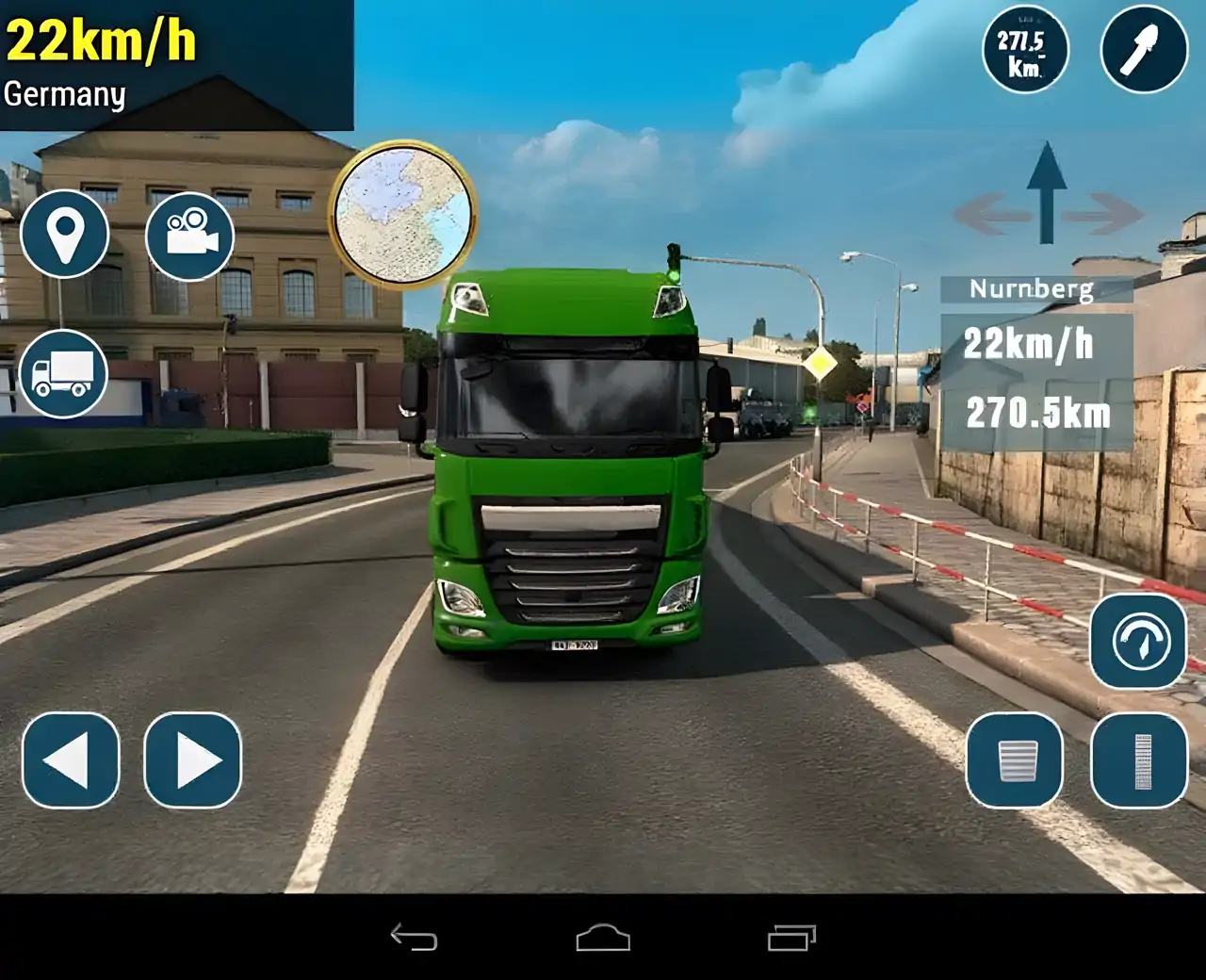Tap the Android back button
The height and width of the screenshot is (980, 1206).
coord(415,938)
